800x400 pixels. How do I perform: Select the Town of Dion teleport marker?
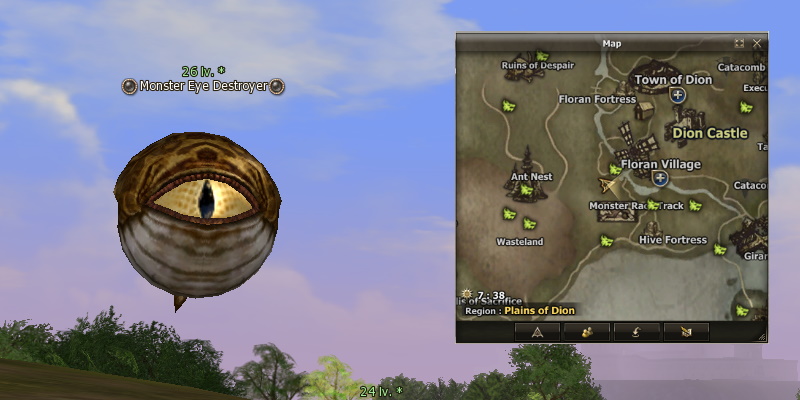coord(678,95)
